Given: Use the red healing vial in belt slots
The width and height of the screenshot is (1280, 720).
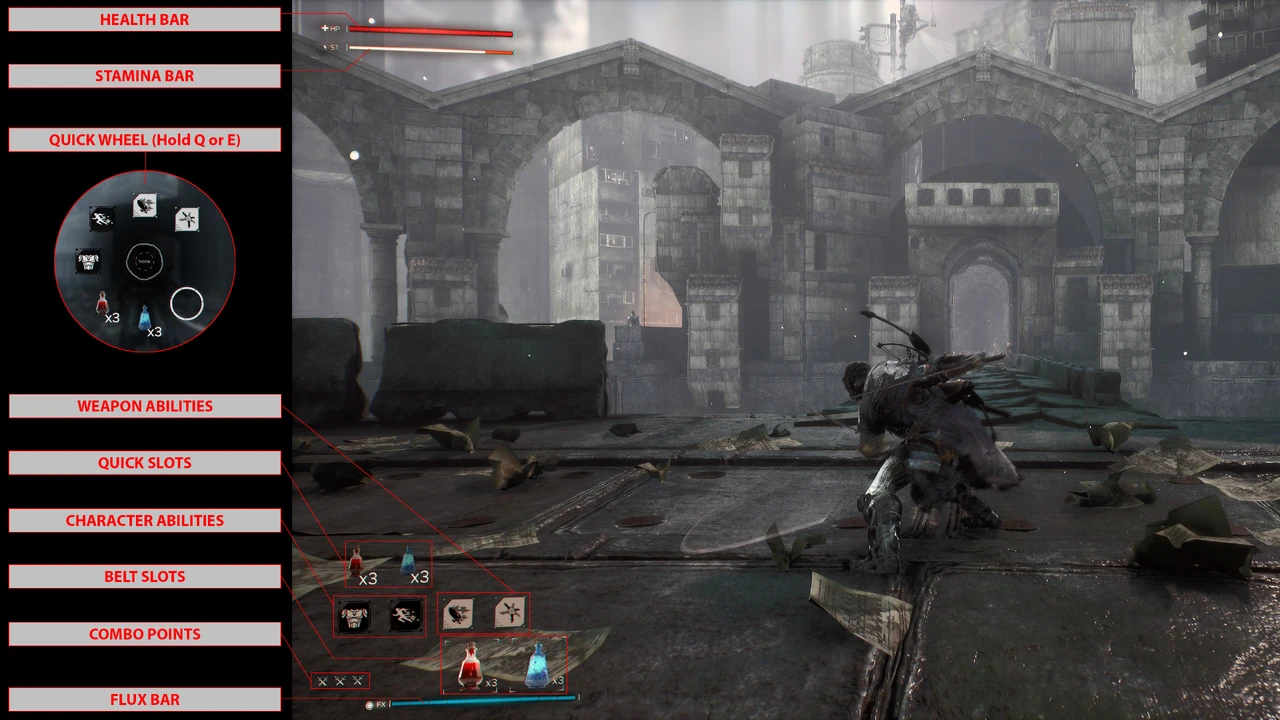Looking at the screenshot, I should pos(468,663).
